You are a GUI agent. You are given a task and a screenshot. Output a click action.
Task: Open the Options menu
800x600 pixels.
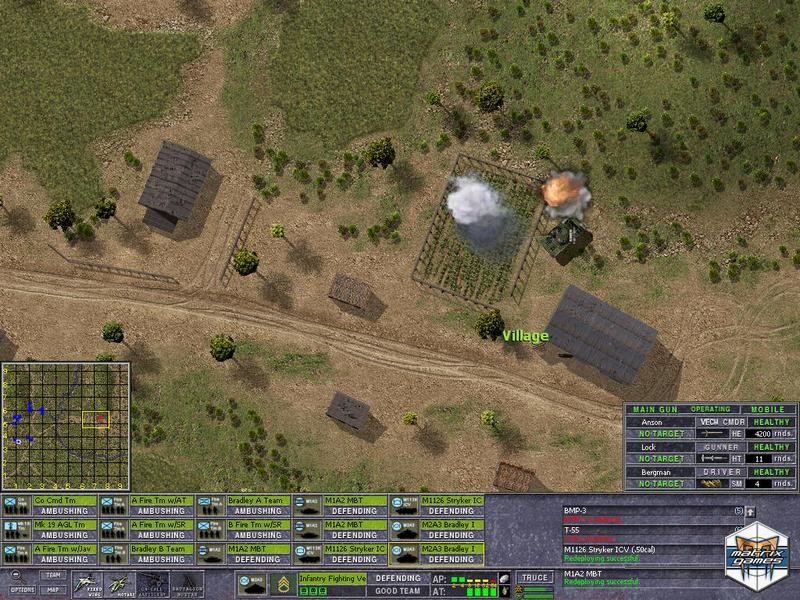pos(22,590)
